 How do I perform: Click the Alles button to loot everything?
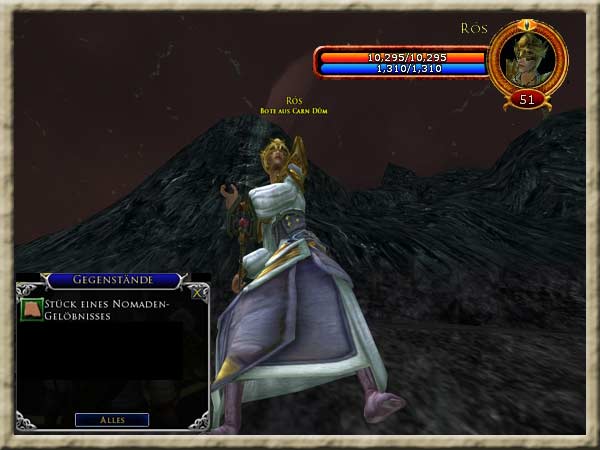pyautogui.click(x=112, y=420)
